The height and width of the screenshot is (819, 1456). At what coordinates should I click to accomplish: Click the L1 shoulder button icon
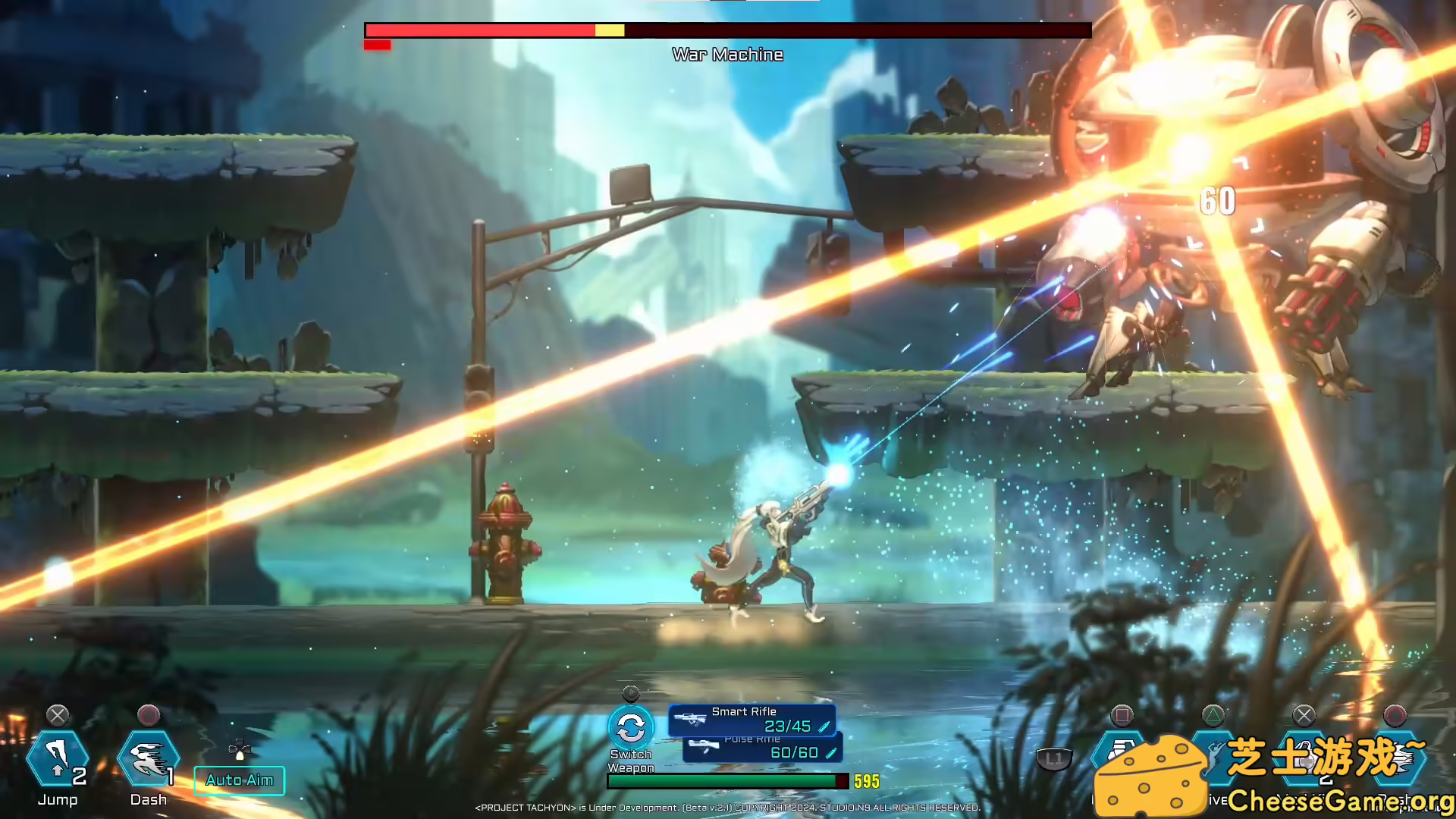coord(1054,758)
